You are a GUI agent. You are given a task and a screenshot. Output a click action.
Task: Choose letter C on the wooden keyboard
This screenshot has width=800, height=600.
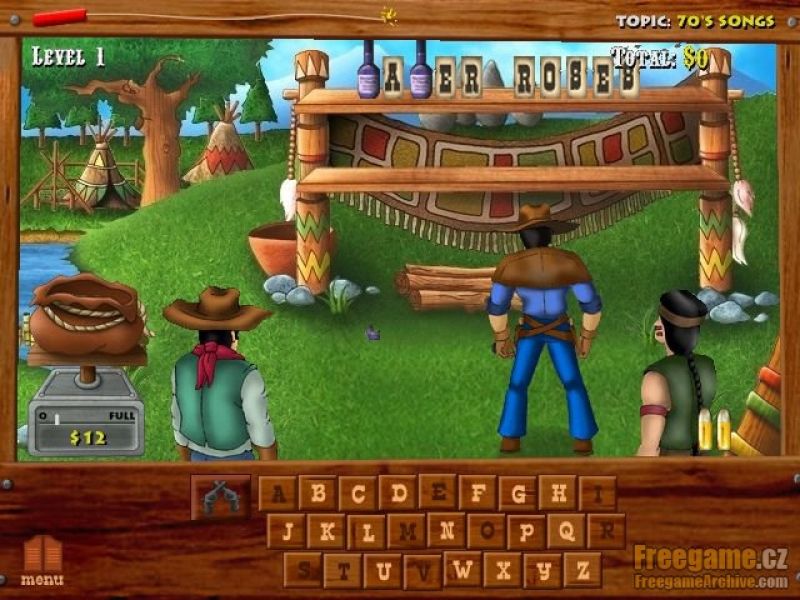click(x=357, y=493)
